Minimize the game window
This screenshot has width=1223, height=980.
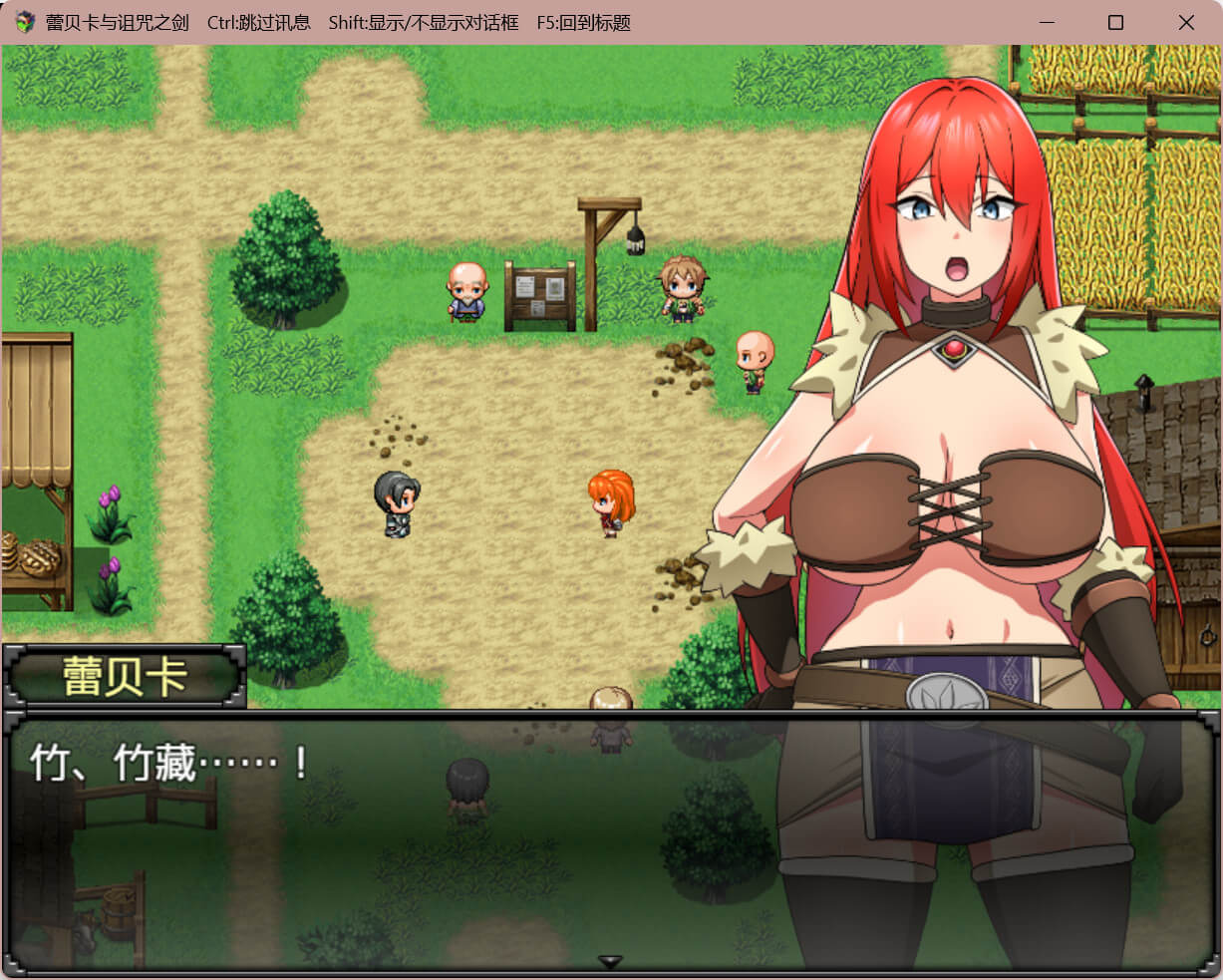(1046, 22)
